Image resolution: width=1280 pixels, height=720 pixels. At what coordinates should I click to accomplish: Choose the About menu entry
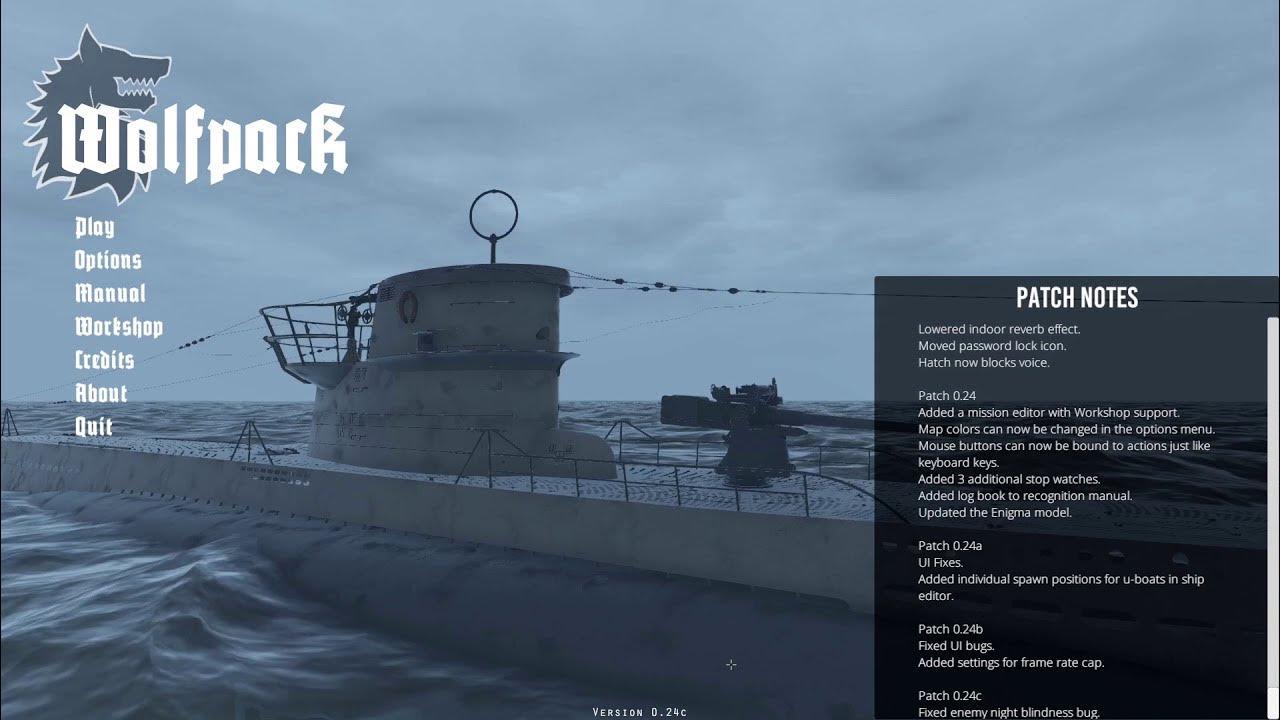click(101, 393)
